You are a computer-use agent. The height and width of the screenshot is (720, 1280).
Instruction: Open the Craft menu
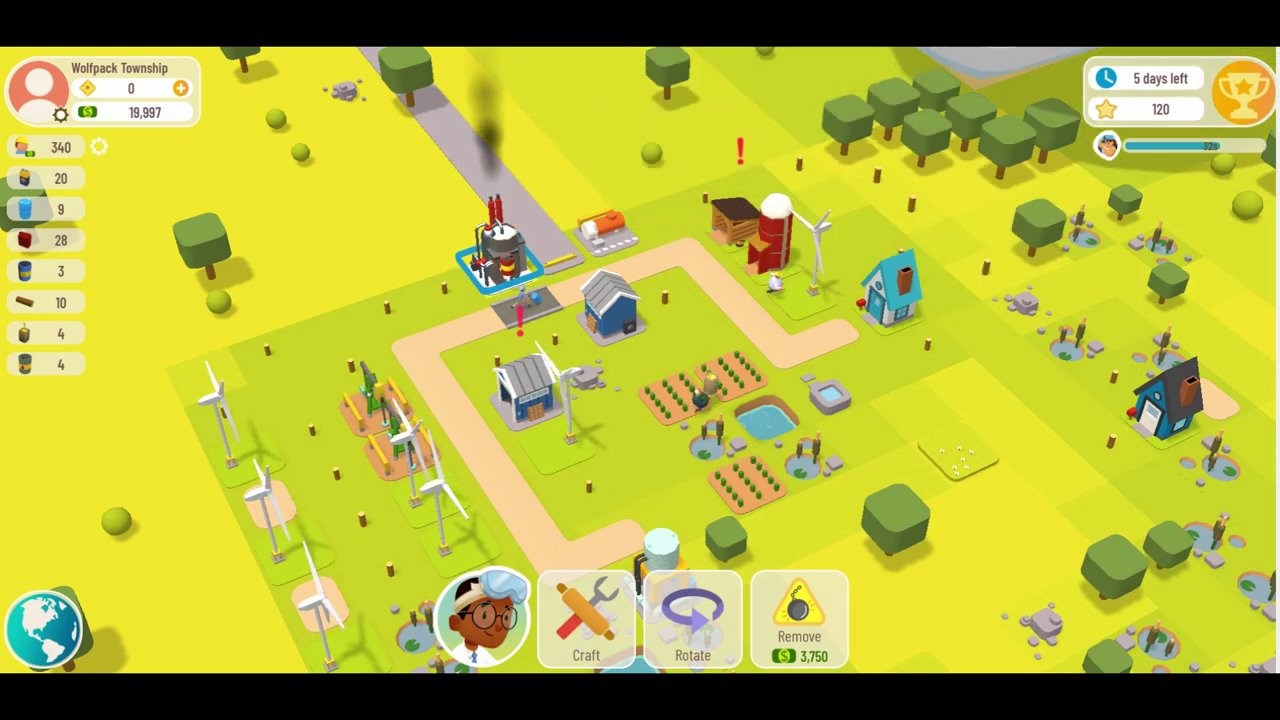click(586, 620)
